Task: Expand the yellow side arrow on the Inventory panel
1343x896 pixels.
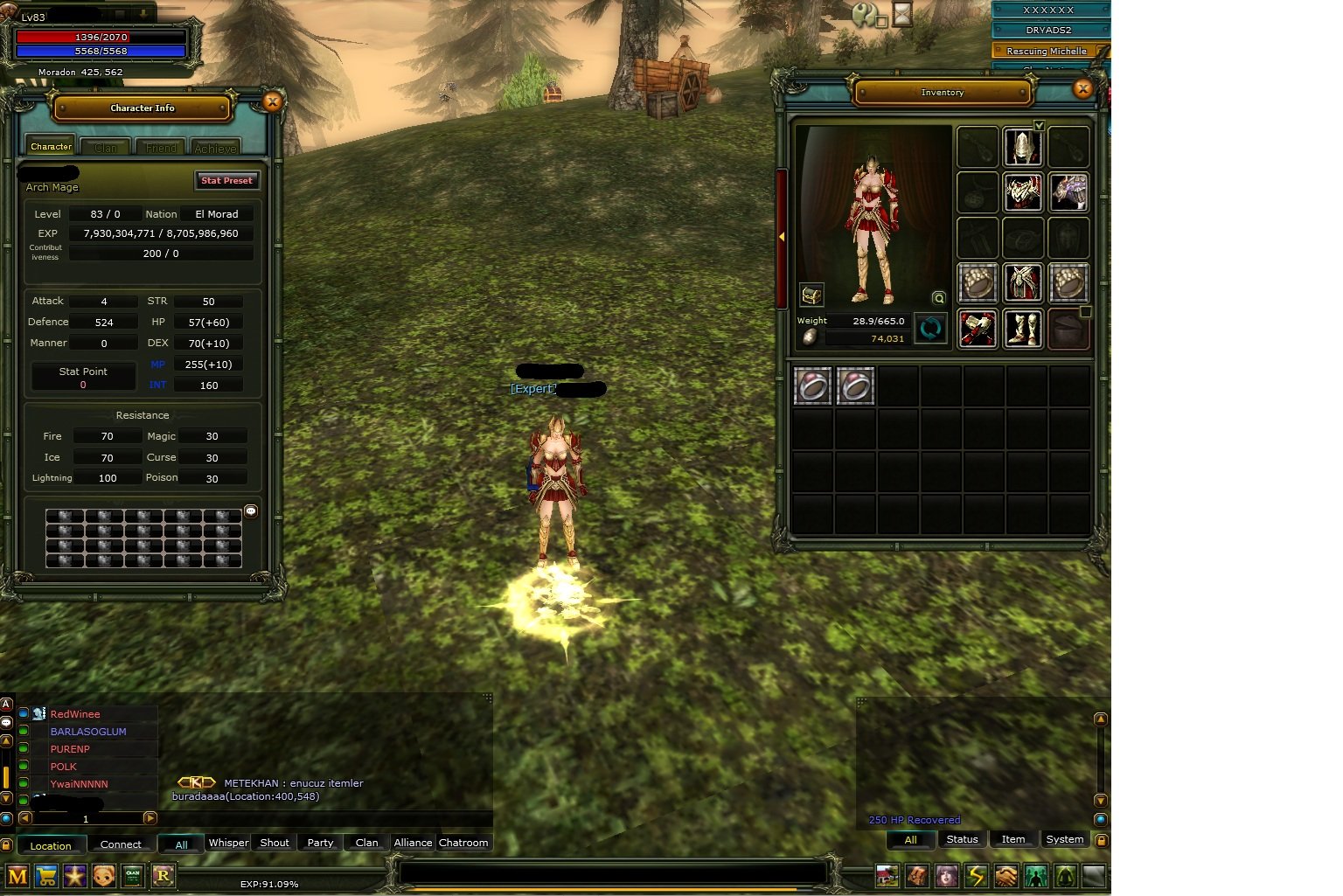Action: pyautogui.click(x=781, y=235)
